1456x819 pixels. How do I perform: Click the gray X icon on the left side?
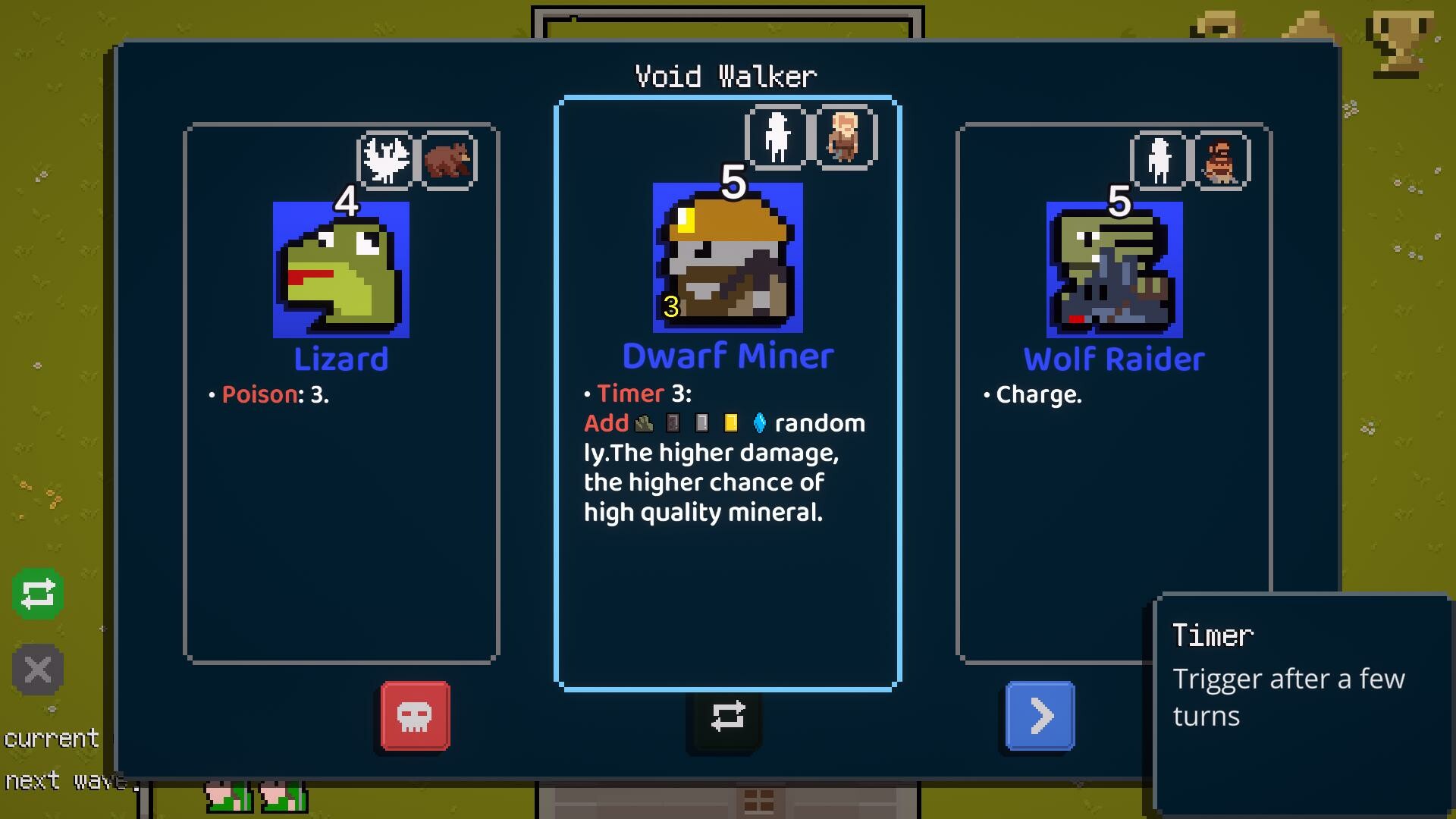36,670
